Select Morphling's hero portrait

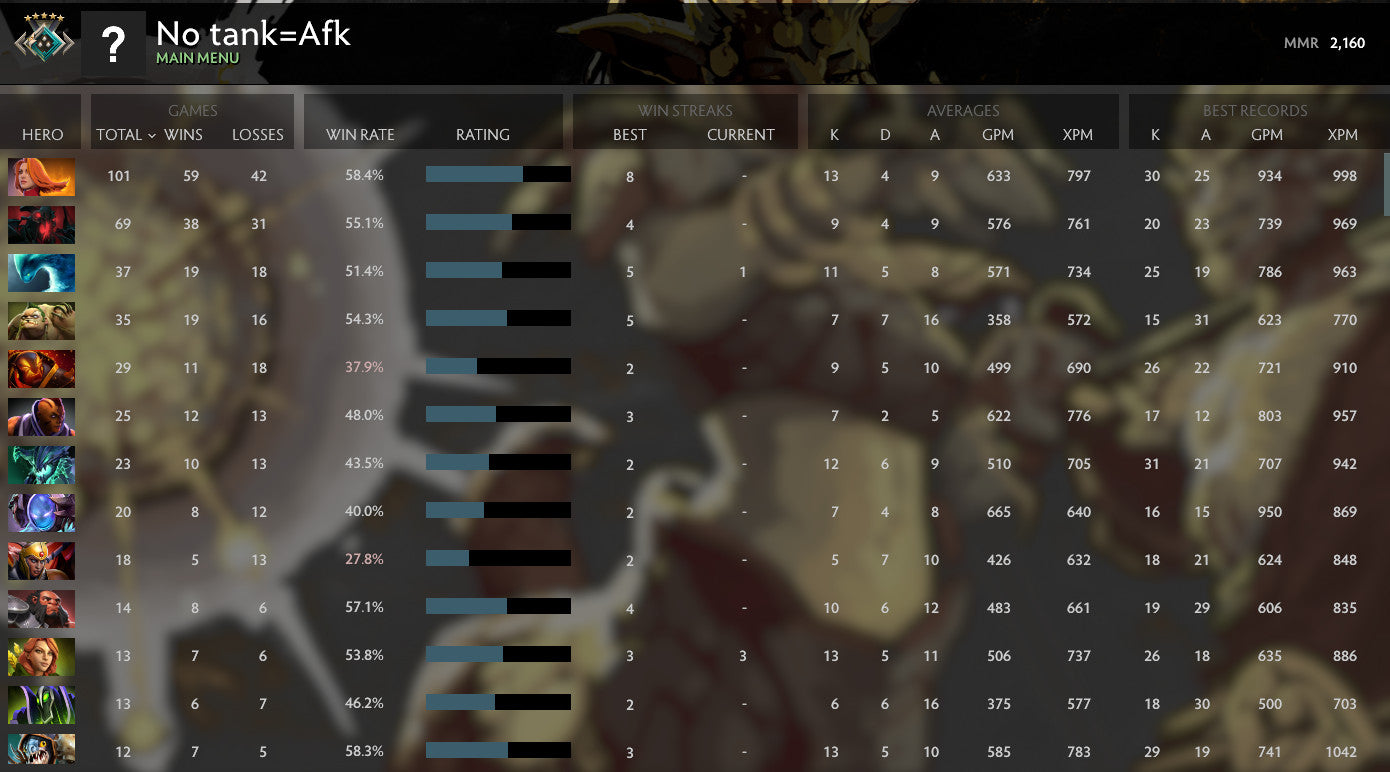coord(40,272)
